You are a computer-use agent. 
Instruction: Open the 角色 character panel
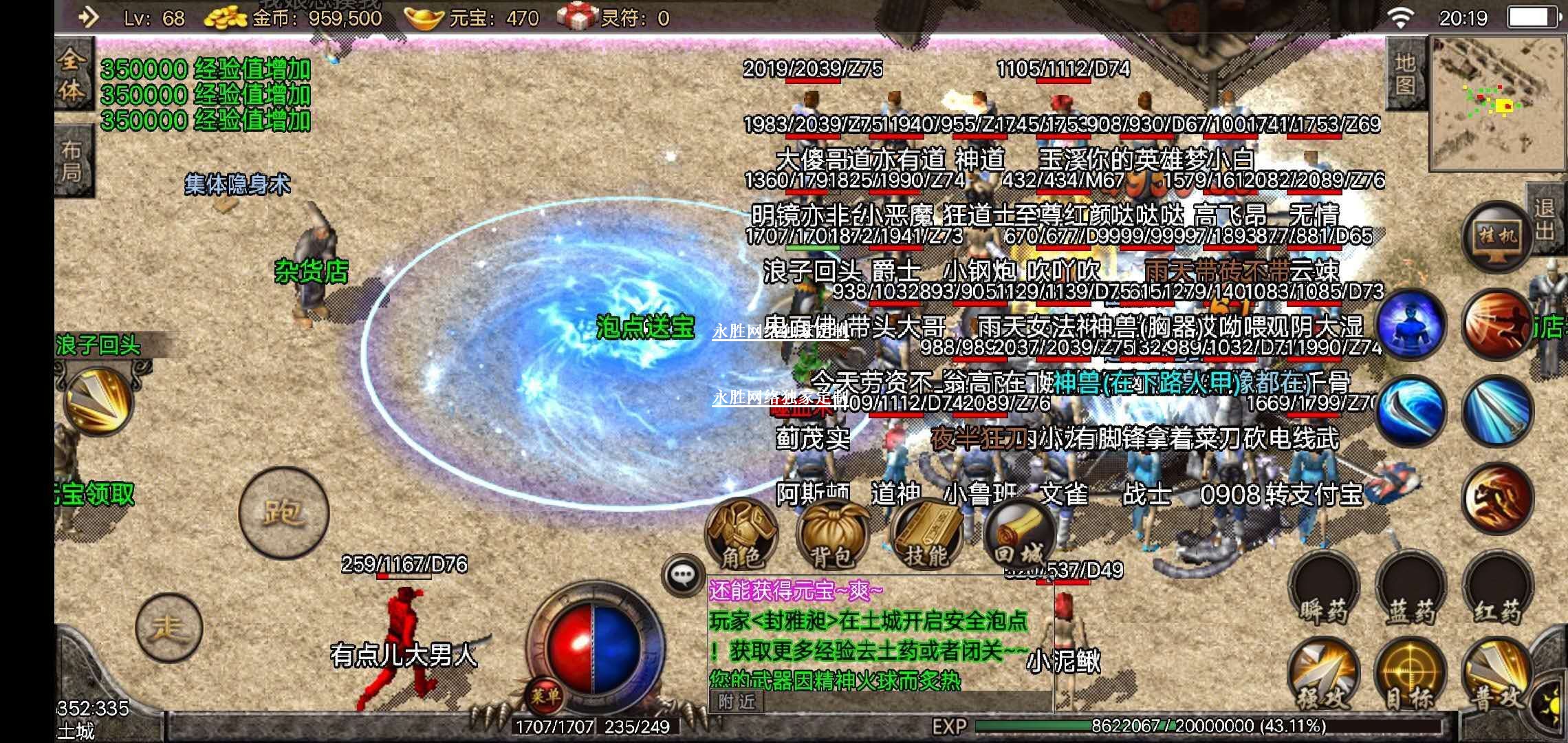click(x=741, y=535)
